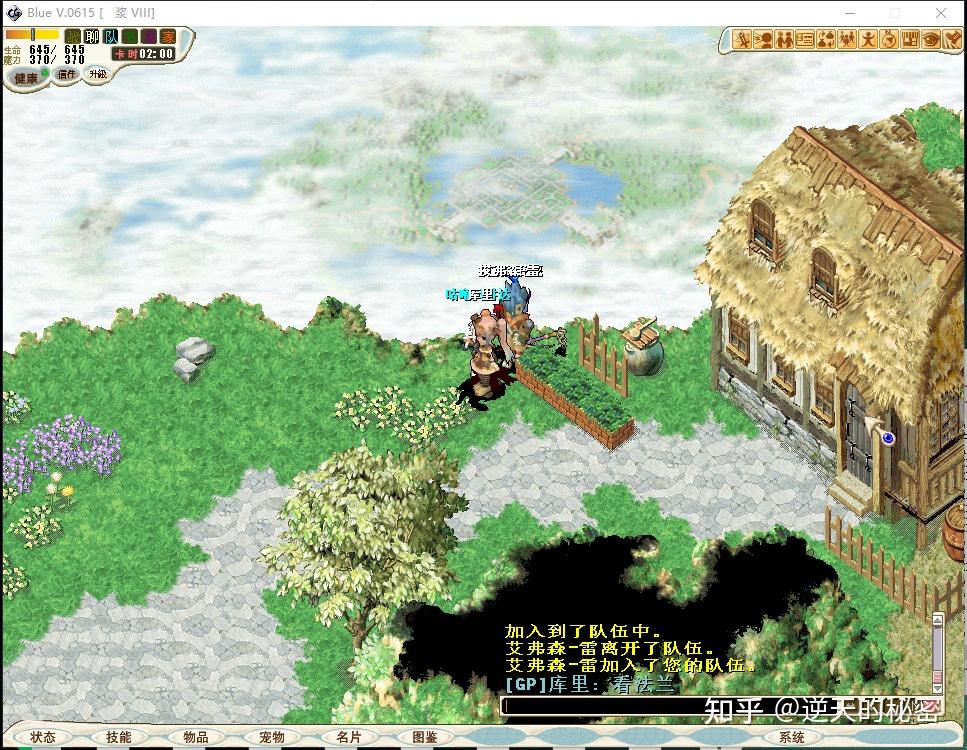Open the 物品 items menu

pyautogui.click(x=196, y=737)
